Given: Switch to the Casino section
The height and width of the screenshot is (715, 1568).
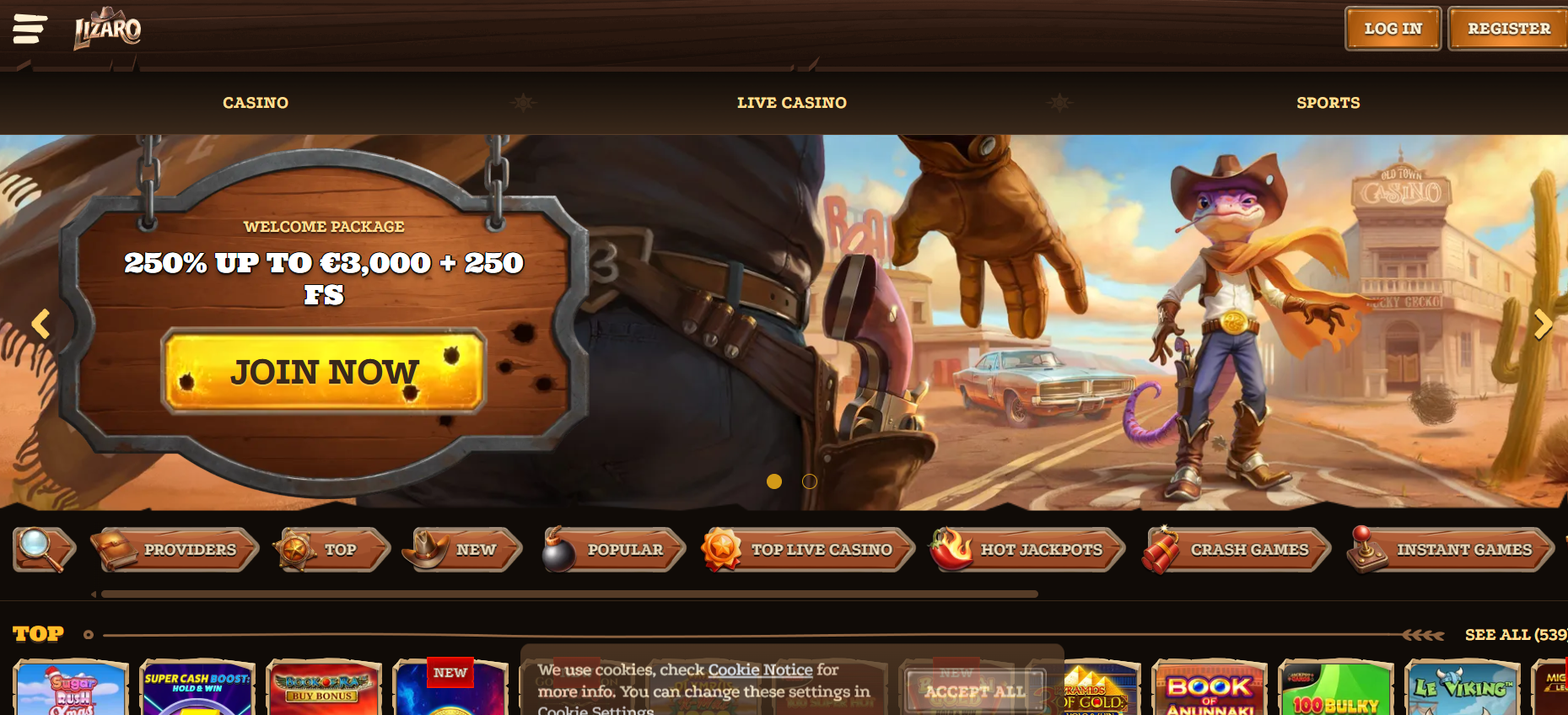Looking at the screenshot, I should [x=256, y=103].
